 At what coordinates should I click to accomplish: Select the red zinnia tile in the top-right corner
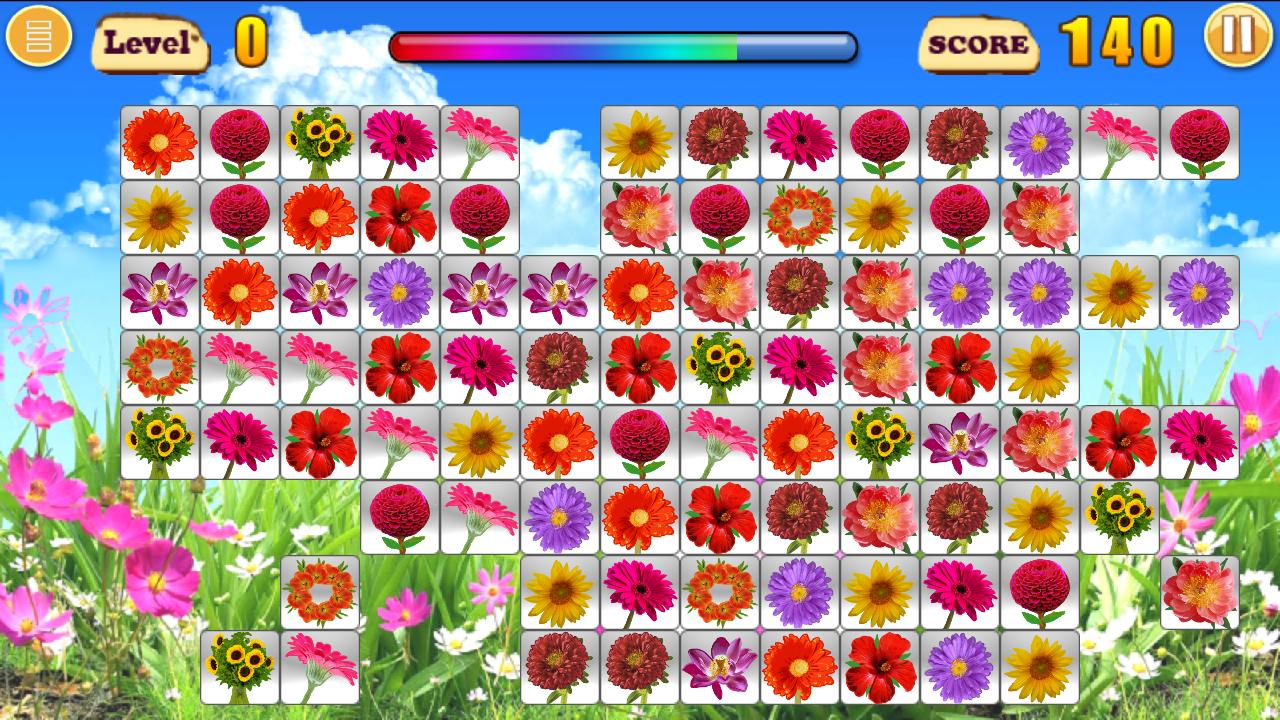(x=1198, y=140)
